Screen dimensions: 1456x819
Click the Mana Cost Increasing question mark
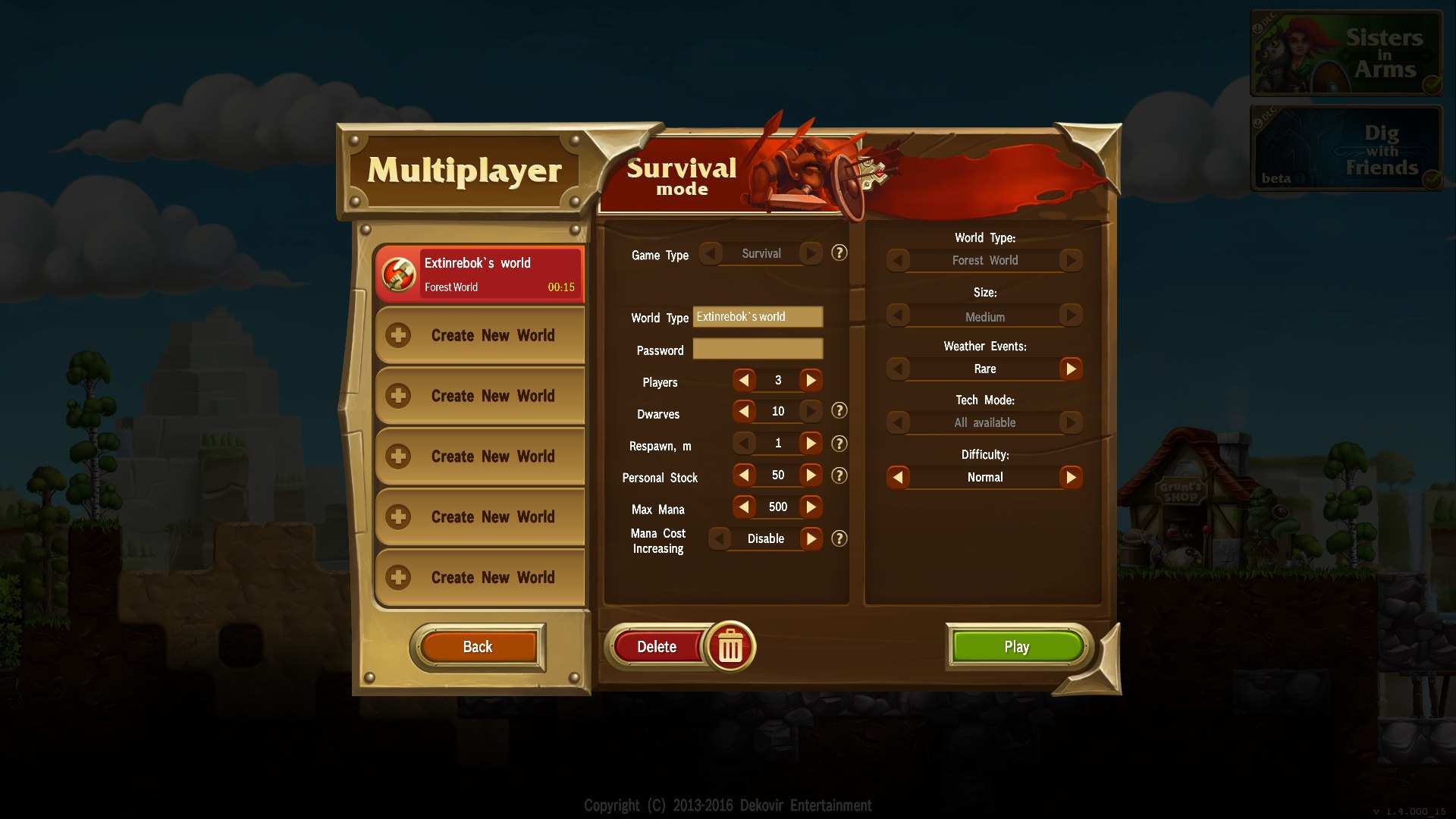pyautogui.click(x=839, y=538)
